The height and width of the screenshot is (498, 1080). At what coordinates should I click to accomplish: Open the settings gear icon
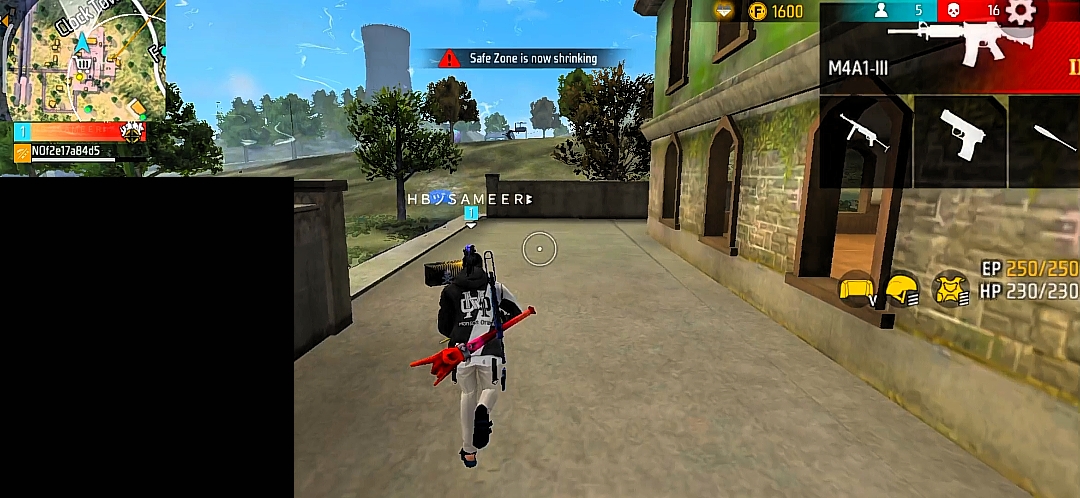[x=1020, y=13]
